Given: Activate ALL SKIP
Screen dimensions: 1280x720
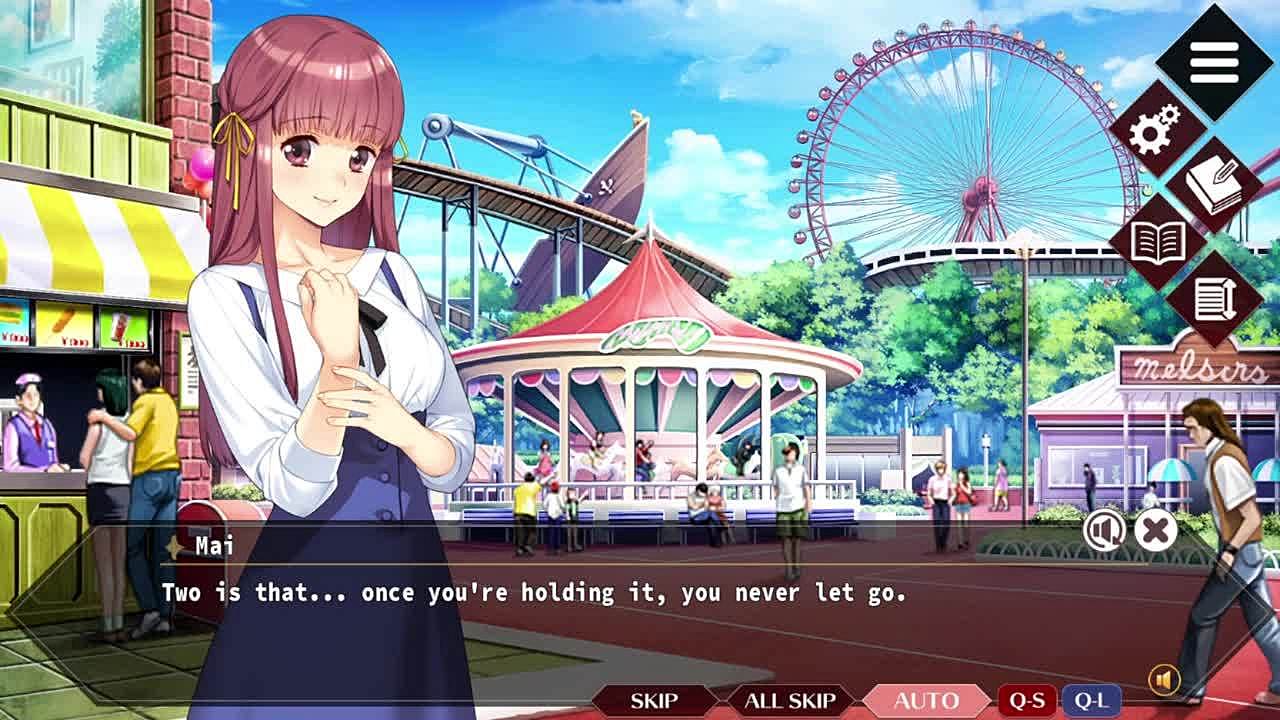Looking at the screenshot, I should 790,701.
